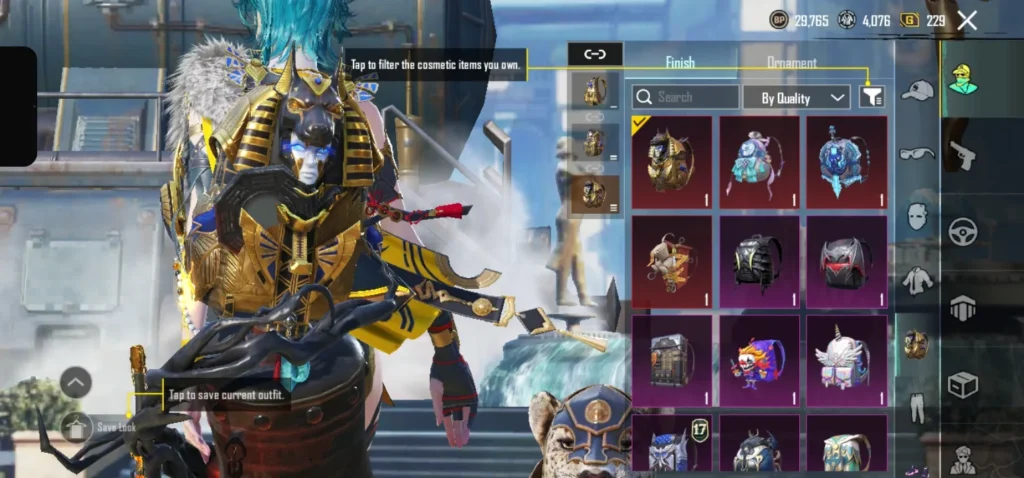Image resolution: width=1024 pixels, height=478 pixels.
Task: Open the steering wheel vehicles section
Action: pyautogui.click(x=962, y=232)
